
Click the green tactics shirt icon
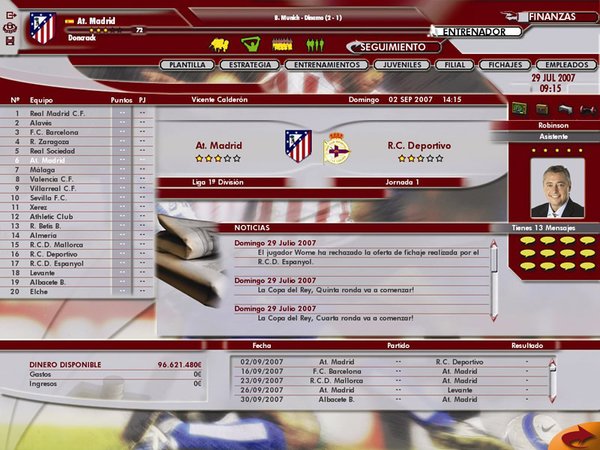click(251, 44)
